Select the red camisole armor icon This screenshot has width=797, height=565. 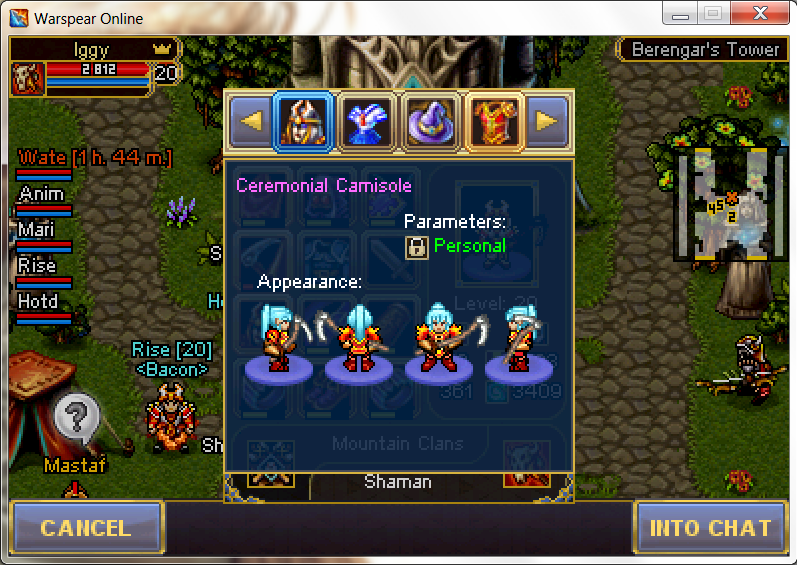pos(495,121)
